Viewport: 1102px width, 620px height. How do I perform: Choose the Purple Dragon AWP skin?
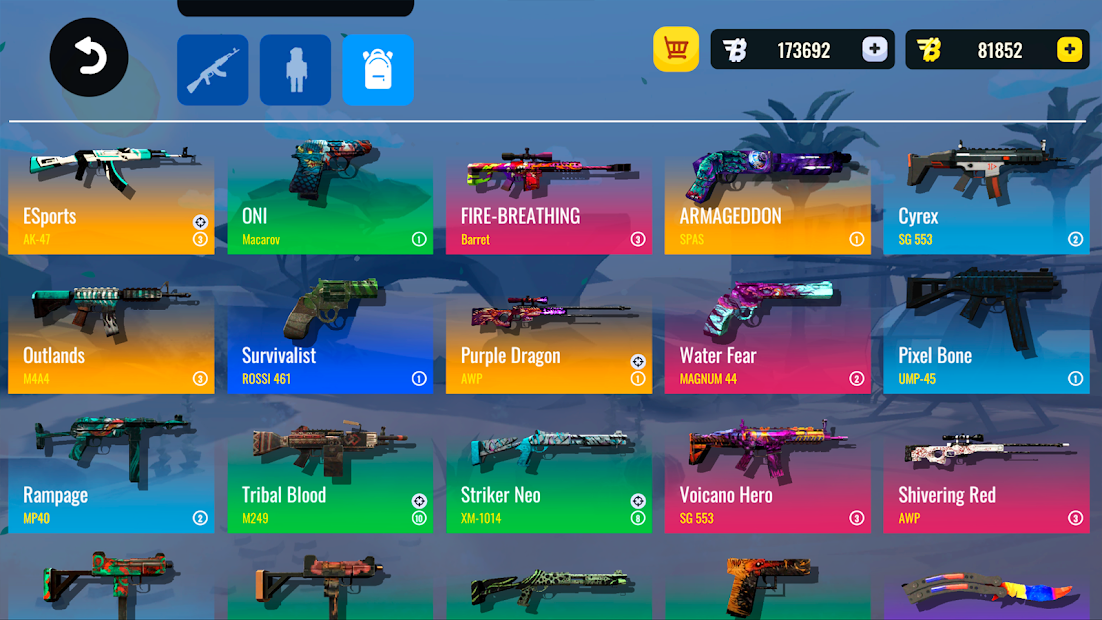pyautogui.click(x=548, y=338)
